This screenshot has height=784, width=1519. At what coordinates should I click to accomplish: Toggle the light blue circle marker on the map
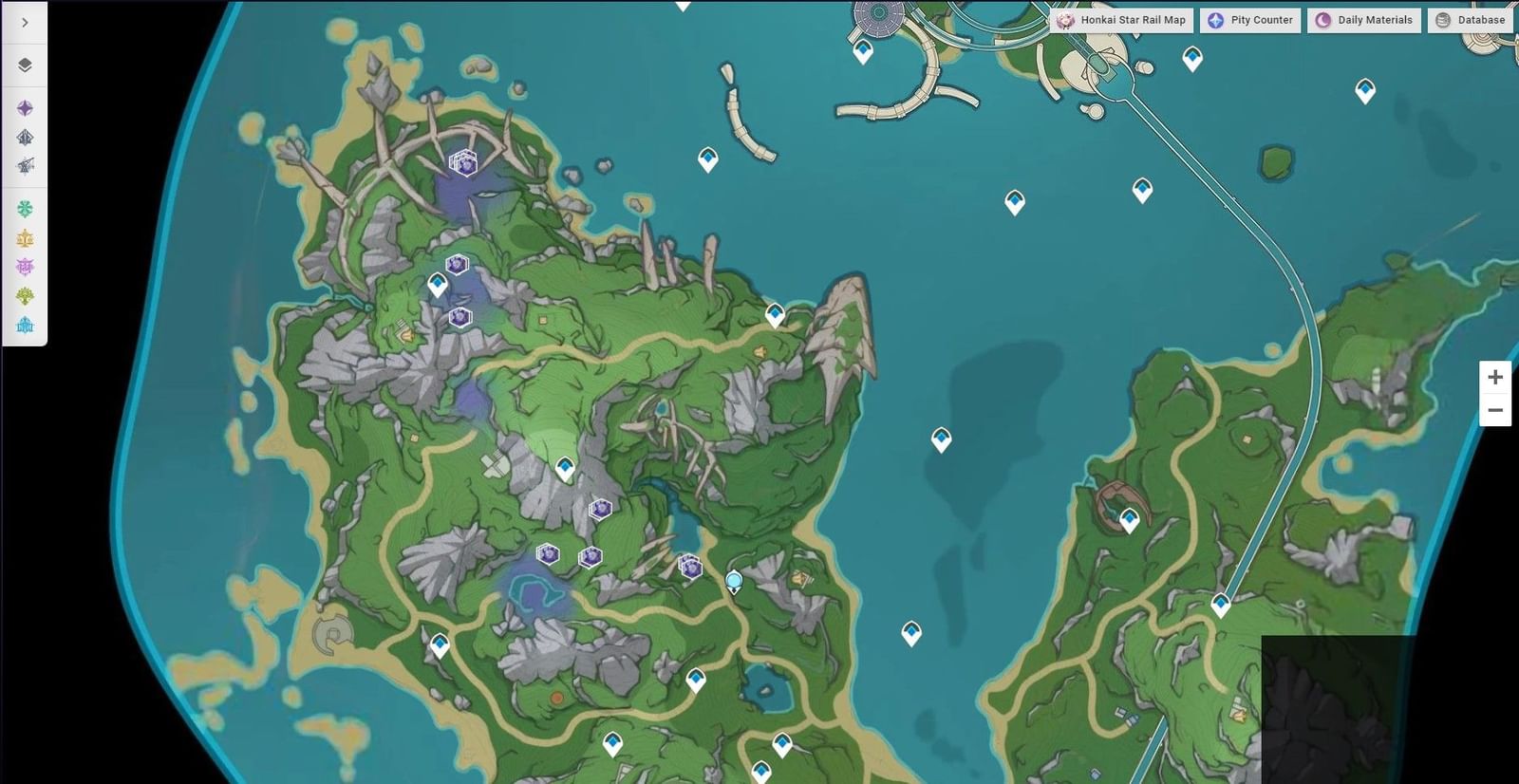click(732, 577)
